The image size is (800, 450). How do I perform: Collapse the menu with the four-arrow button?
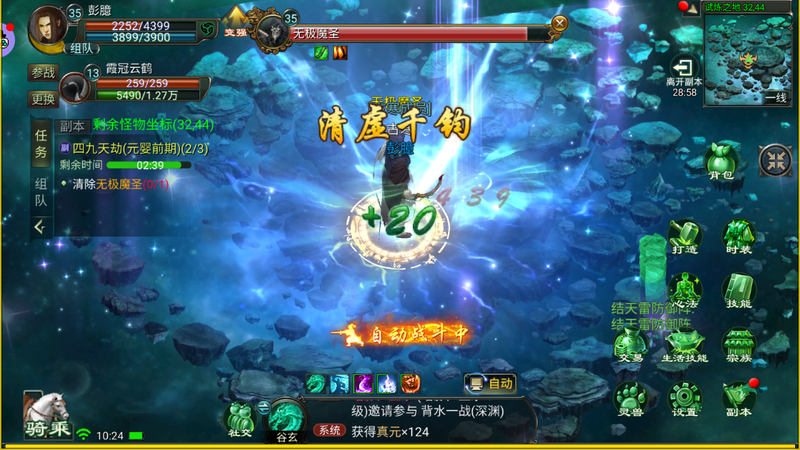[775, 160]
